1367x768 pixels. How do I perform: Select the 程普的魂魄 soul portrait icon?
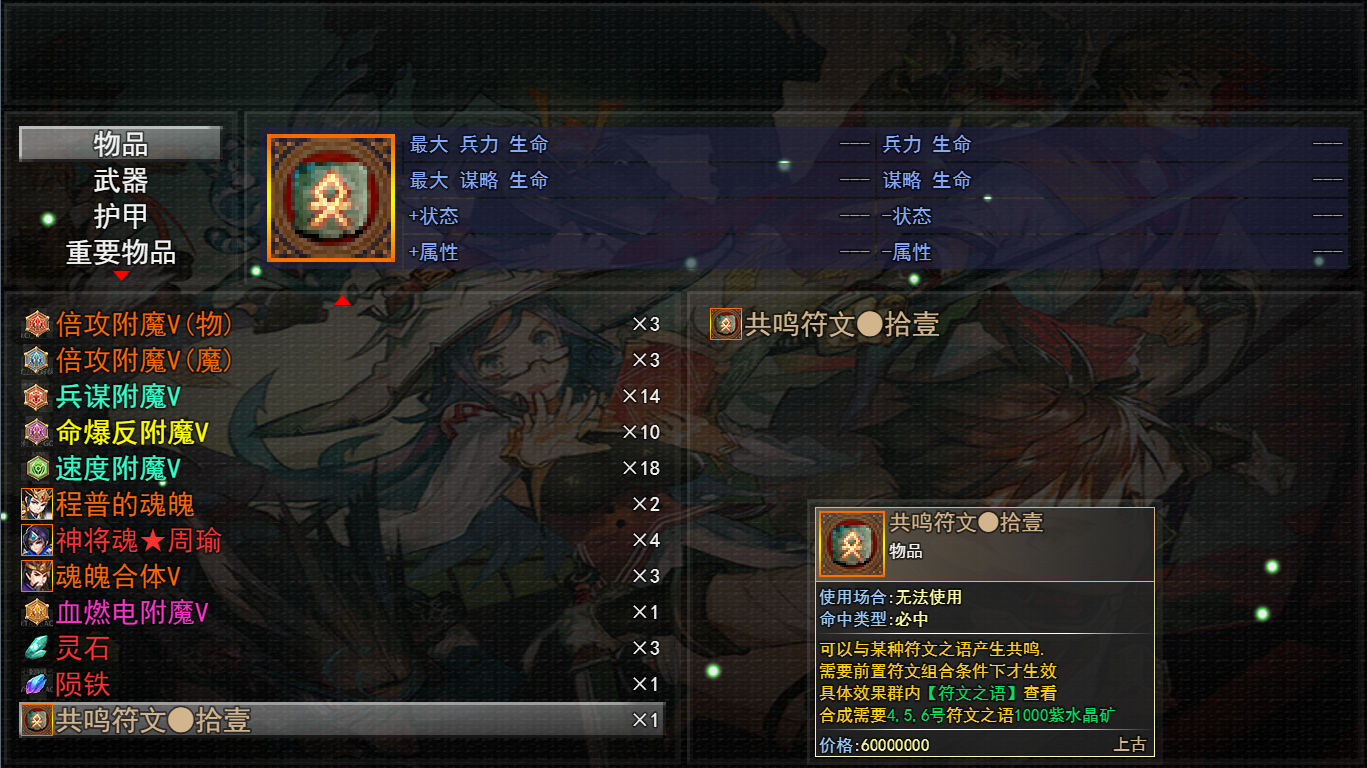coord(37,504)
